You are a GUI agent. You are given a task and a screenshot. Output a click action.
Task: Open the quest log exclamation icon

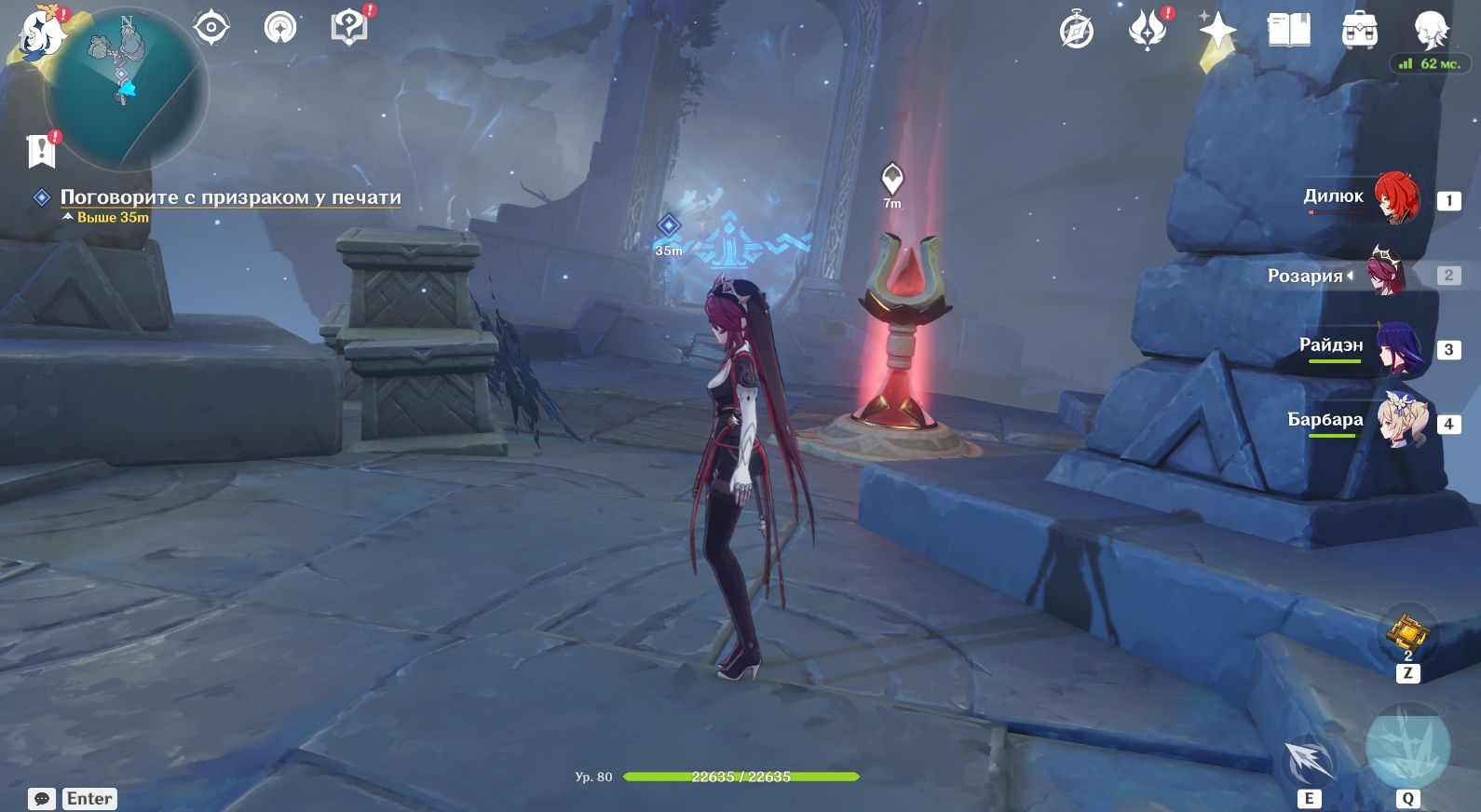click(41, 150)
